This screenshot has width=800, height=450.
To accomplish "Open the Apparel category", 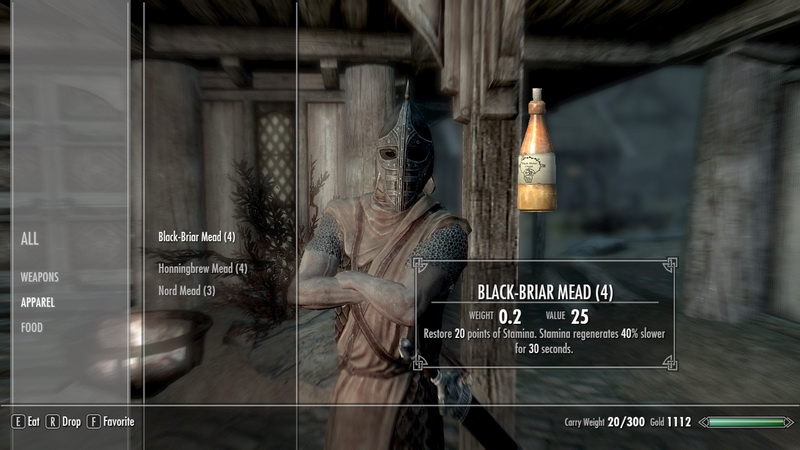I will pyautogui.click(x=37, y=301).
